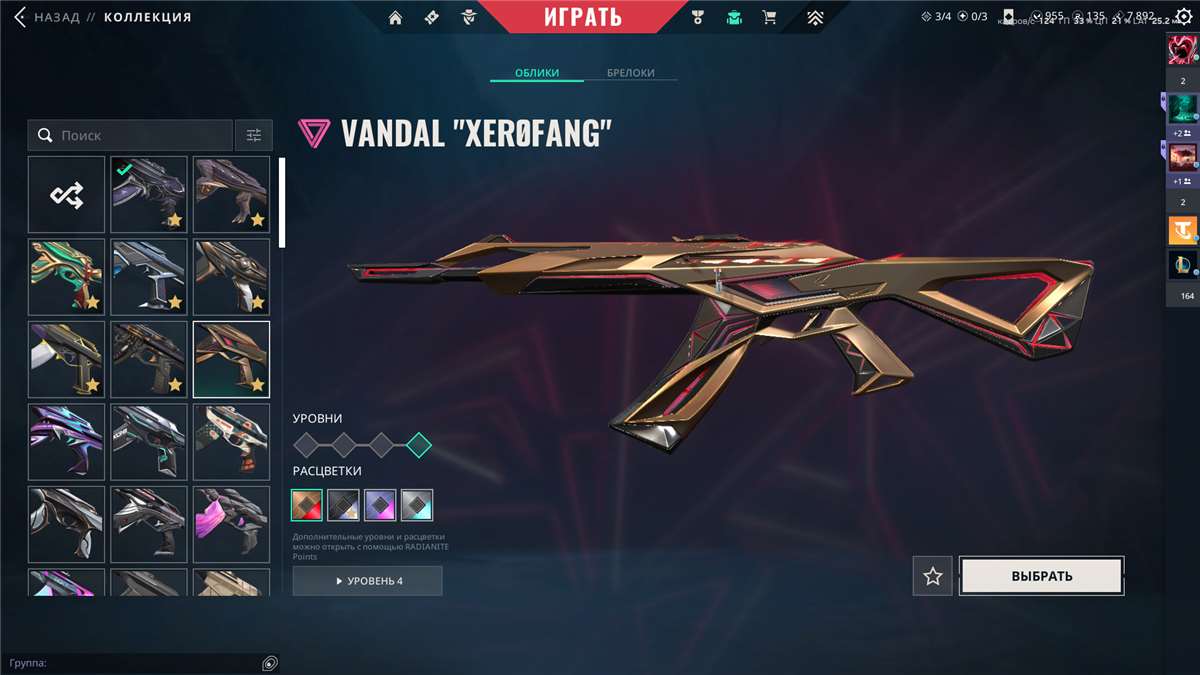The image size is (1200, 675).
Task: Toggle the favorite star button
Action: pyautogui.click(x=933, y=576)
